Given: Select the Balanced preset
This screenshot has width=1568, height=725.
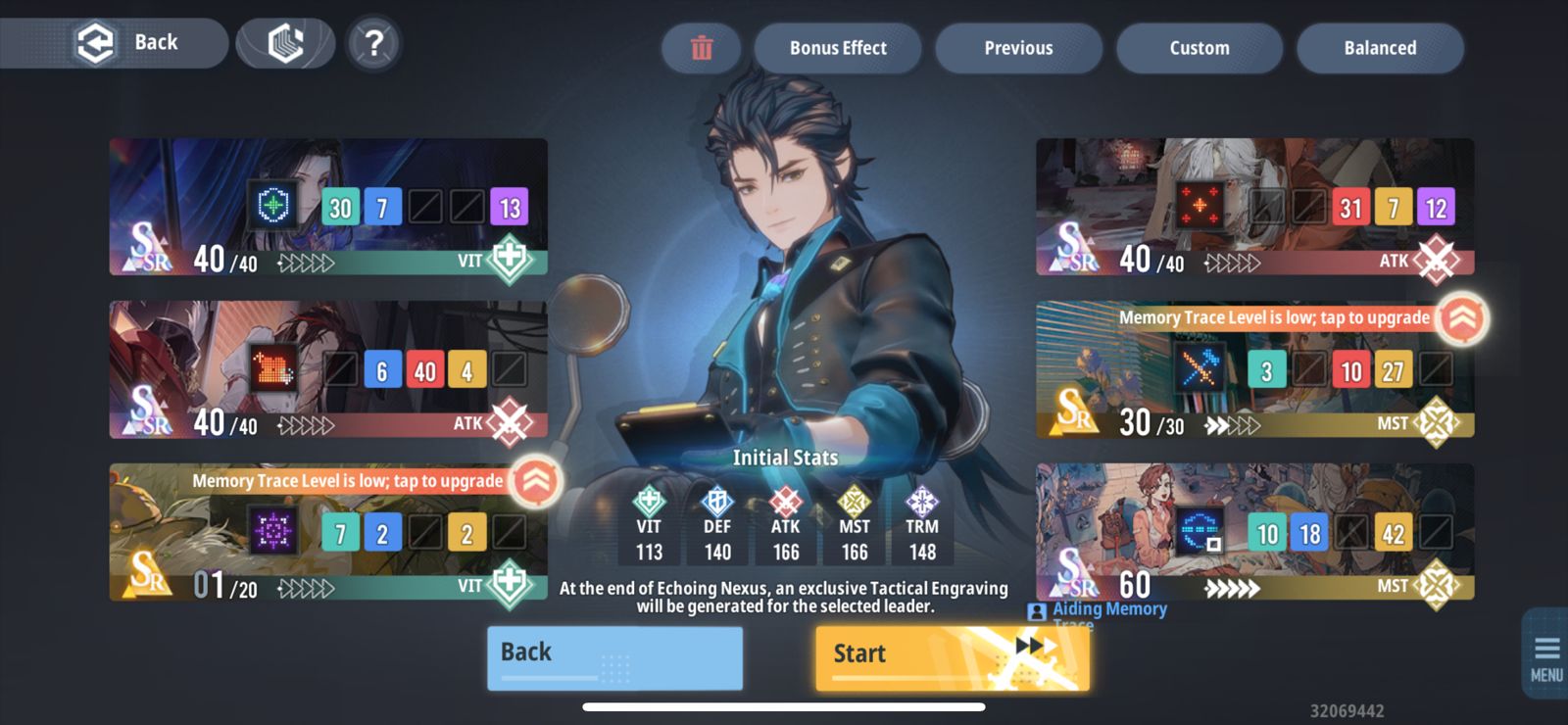Looking at the screenshot, I should pyautogui.click(x=1380, y=48).
